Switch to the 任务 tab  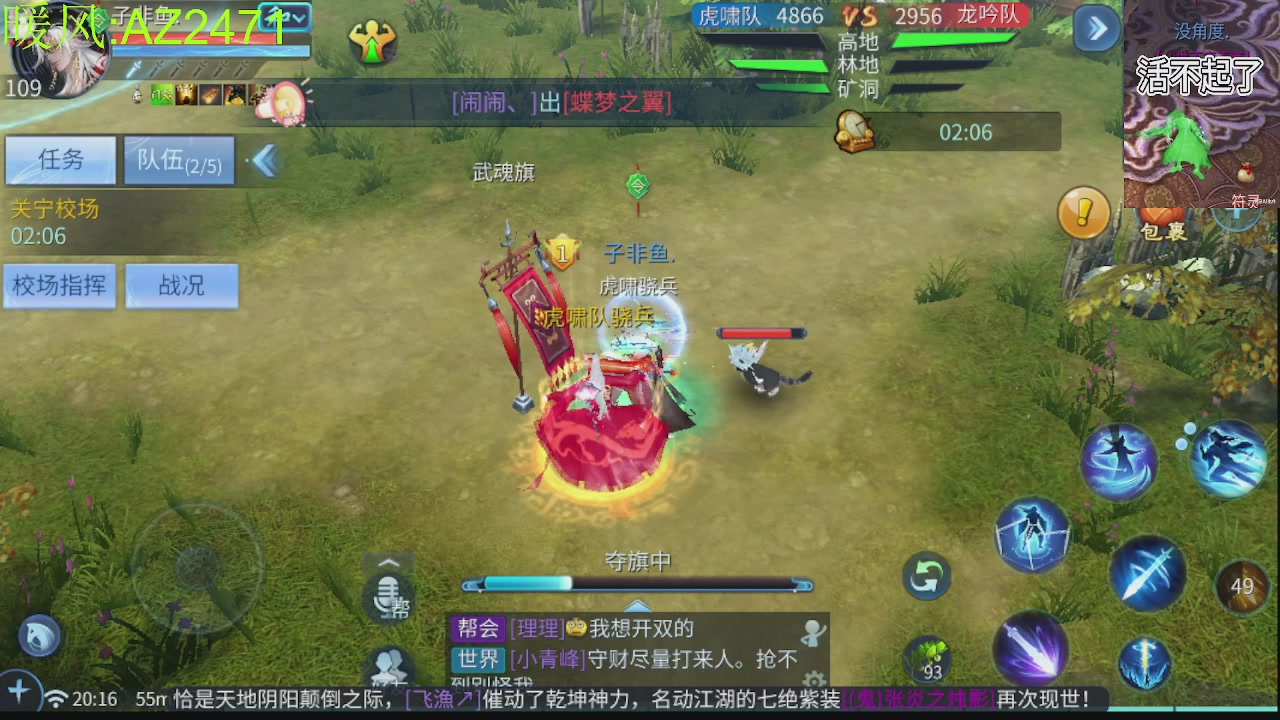click(59, 161)
